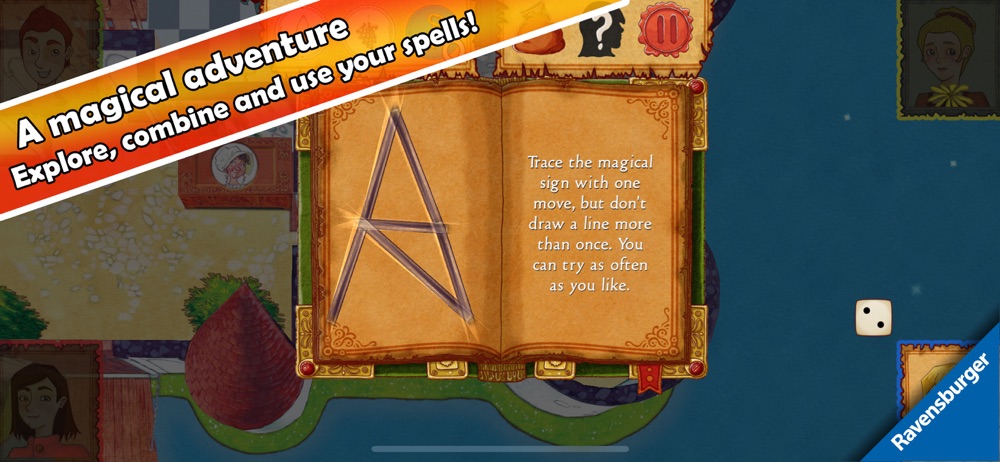Pause the game with the red seal button
1000x462 pixels.
[x=659, y=30]
